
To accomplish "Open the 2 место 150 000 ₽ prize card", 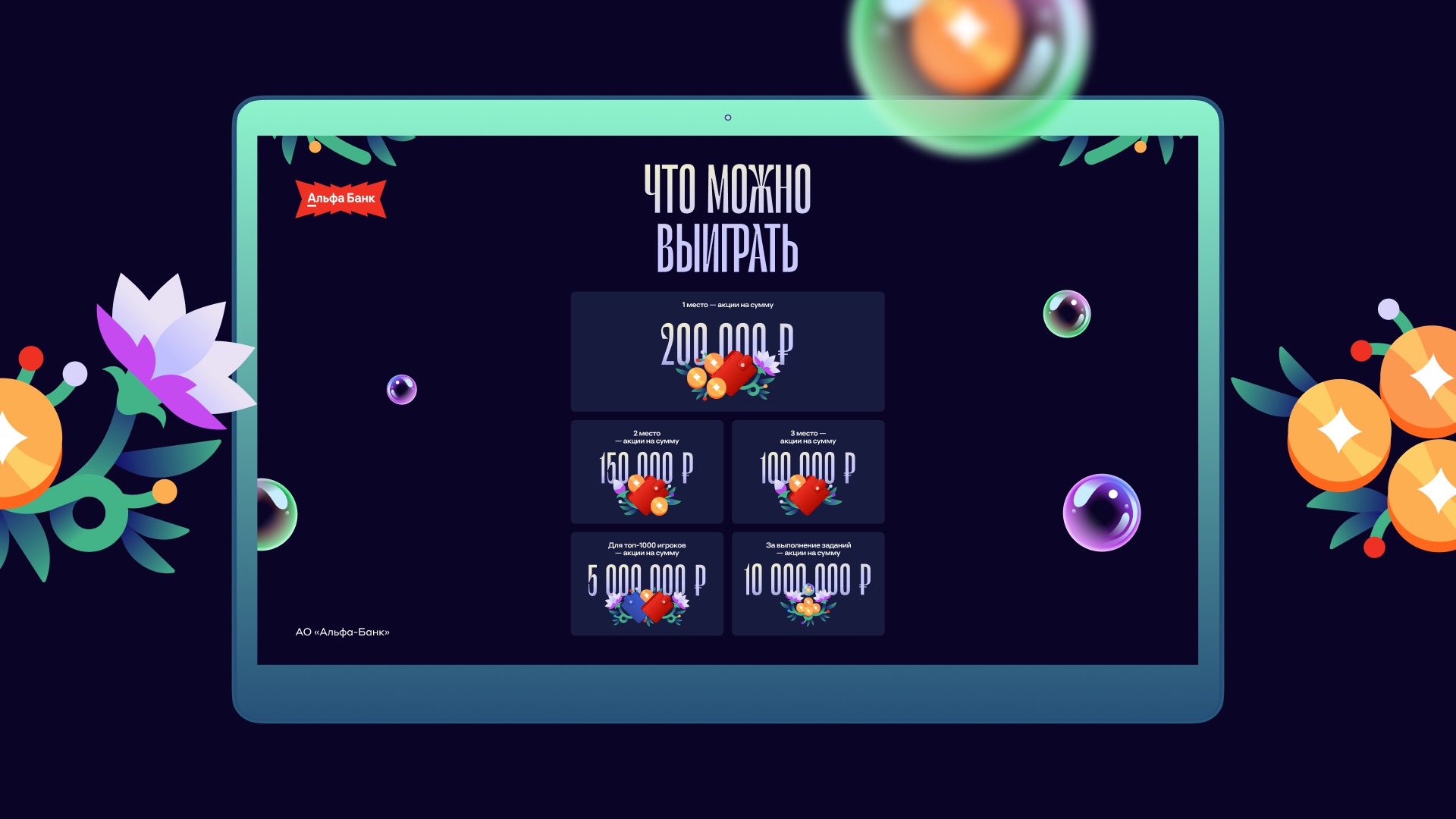I will pos(647,471).
